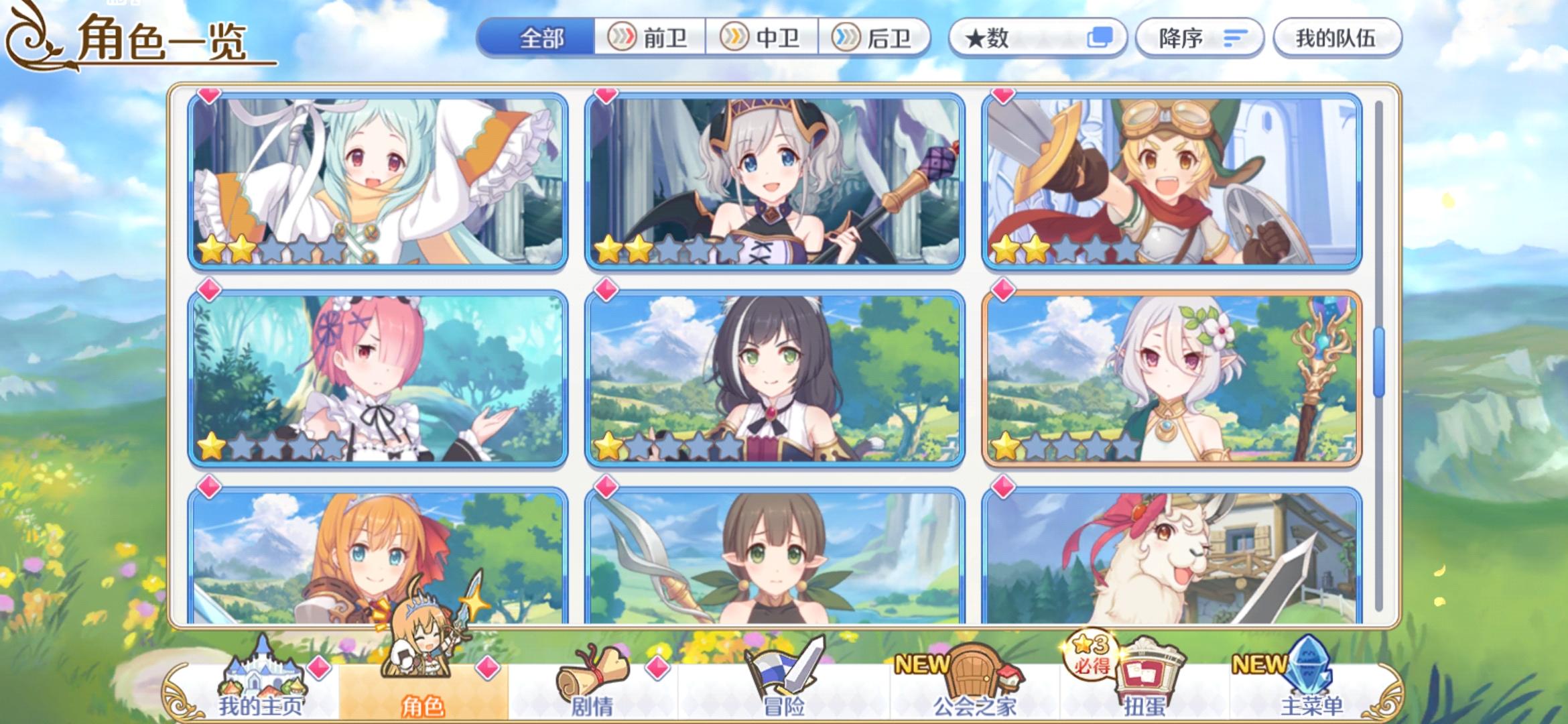Open 我的队伍 my teams

[x=1335, y=38]
